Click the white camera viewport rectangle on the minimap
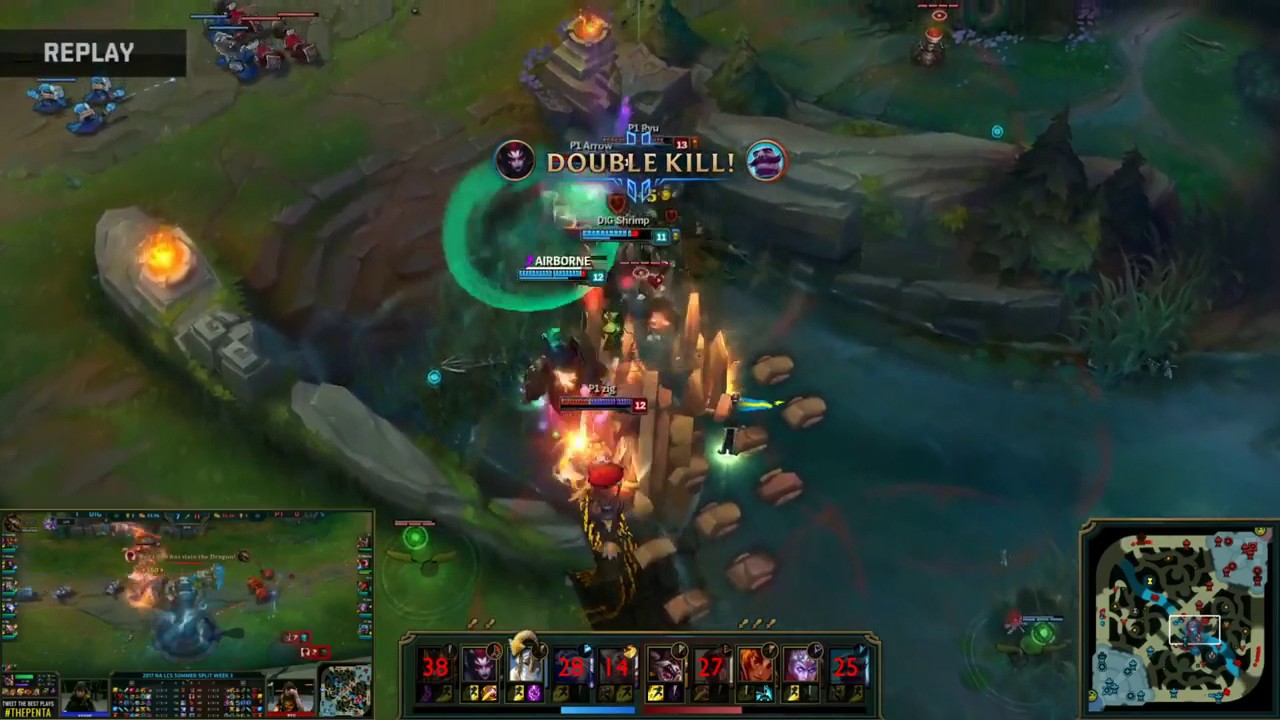 pos(1195,628)
